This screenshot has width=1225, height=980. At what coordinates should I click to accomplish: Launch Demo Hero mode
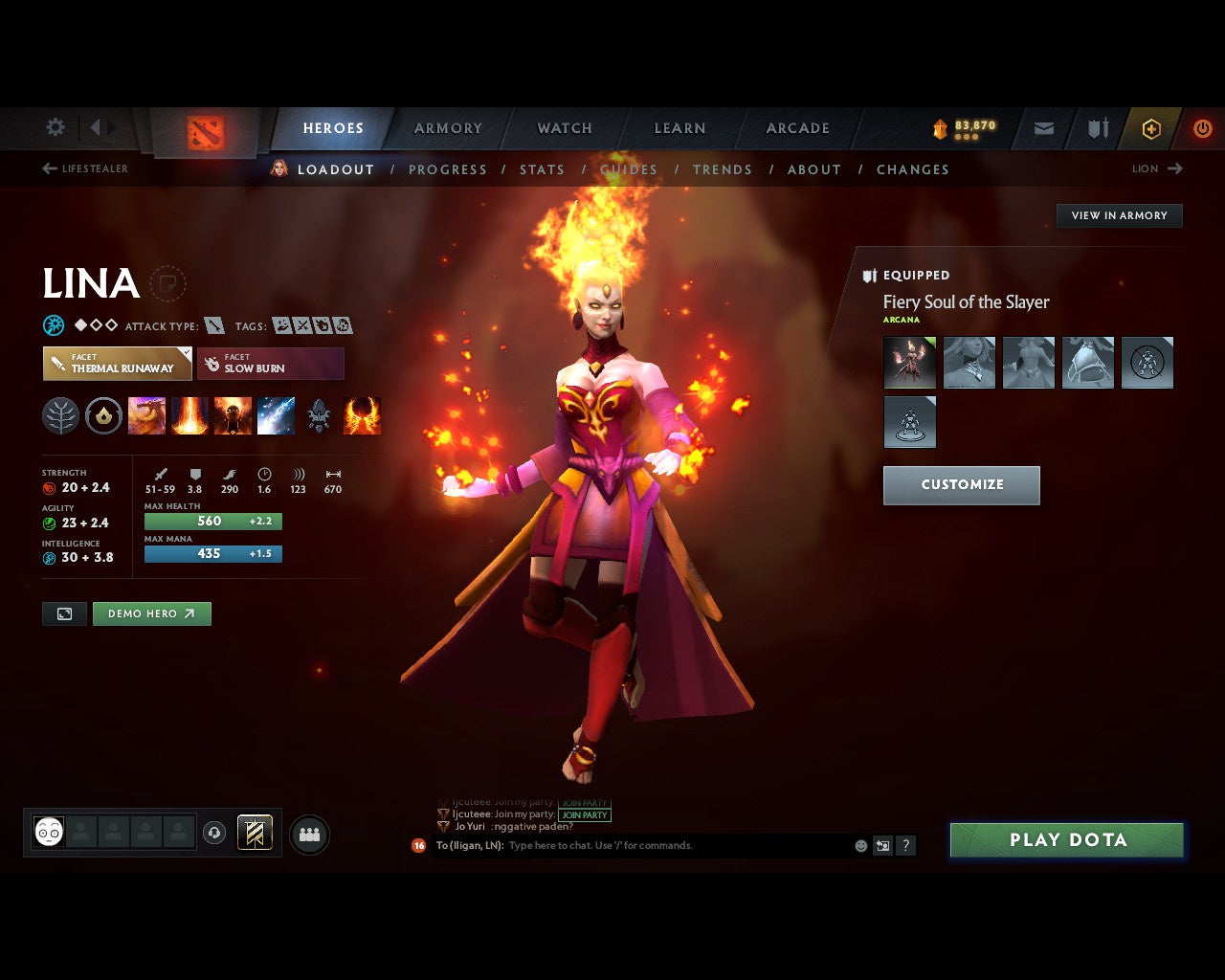(x=151, y=613)
